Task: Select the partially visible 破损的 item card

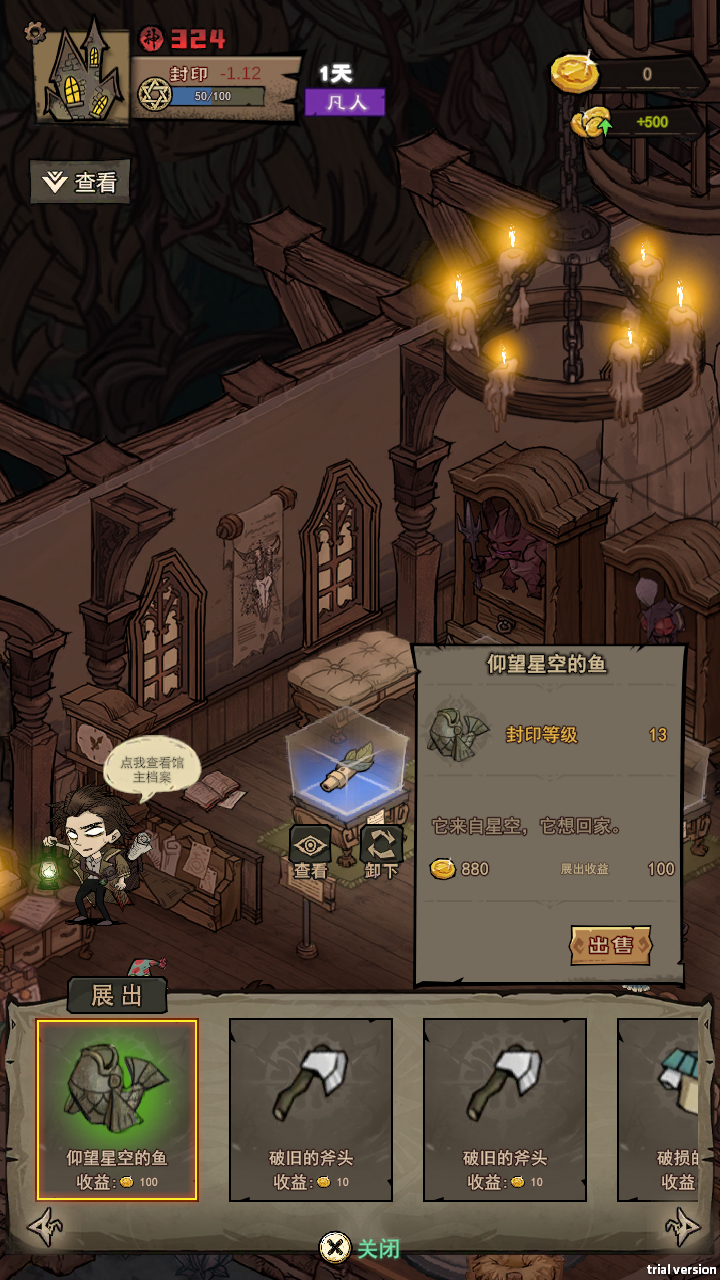Action: (x=668, y=1109)
